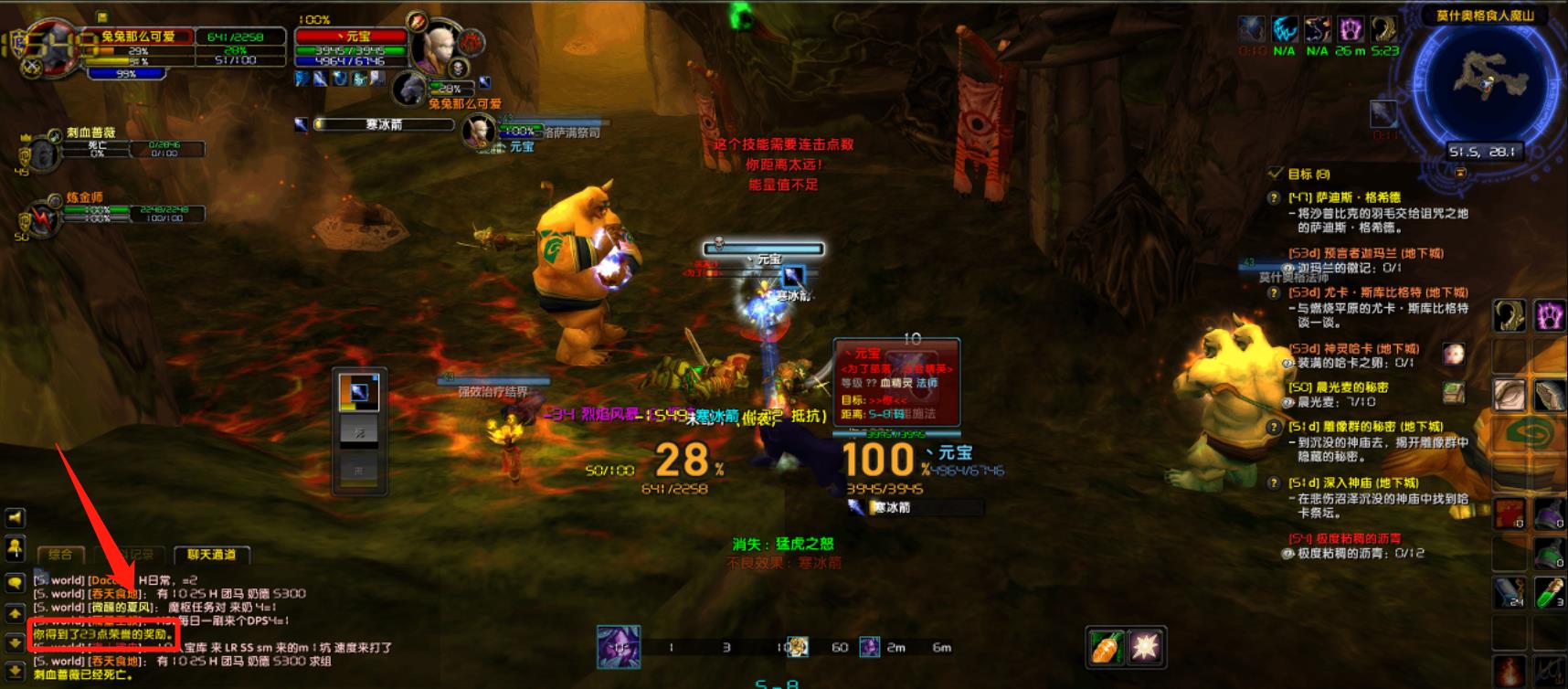Click the speech bubble chat menu
The width and height of the screenshot is (1568, 689).
pyautogui.click(x=16, y=582)
